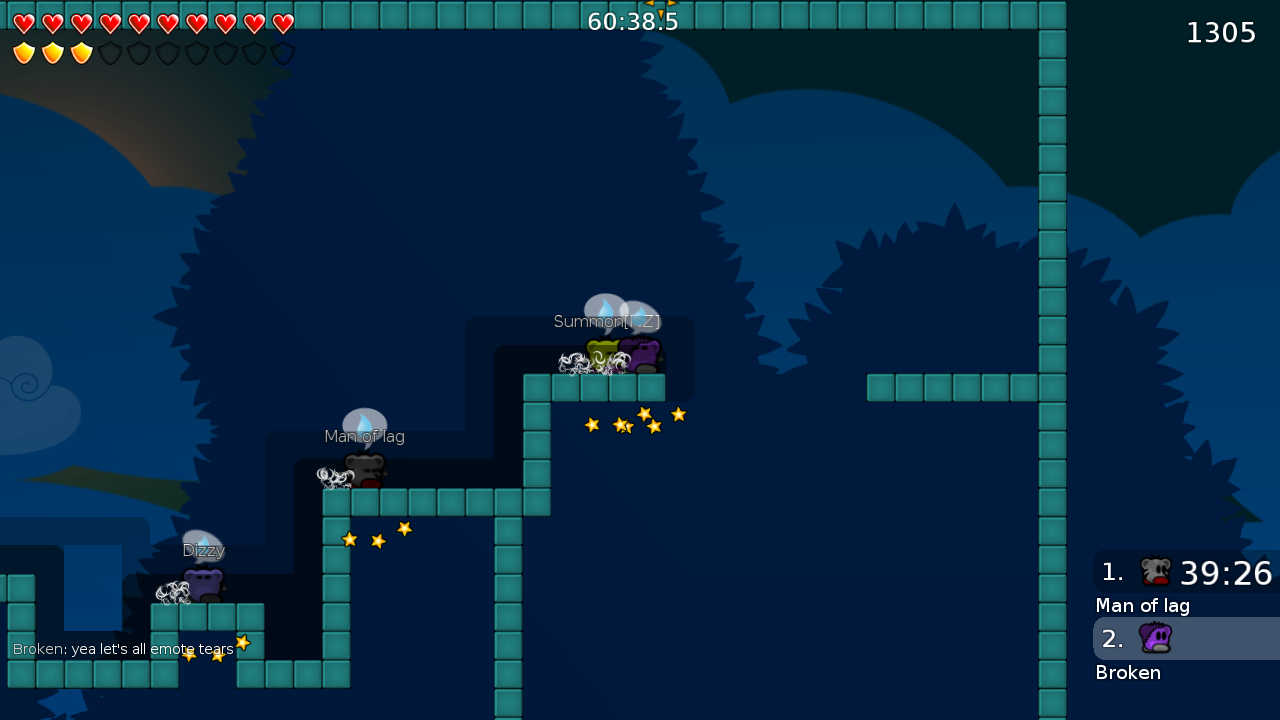Click the first empty shield outline
Screen dimensions: 1280x720
pos(110,53)
